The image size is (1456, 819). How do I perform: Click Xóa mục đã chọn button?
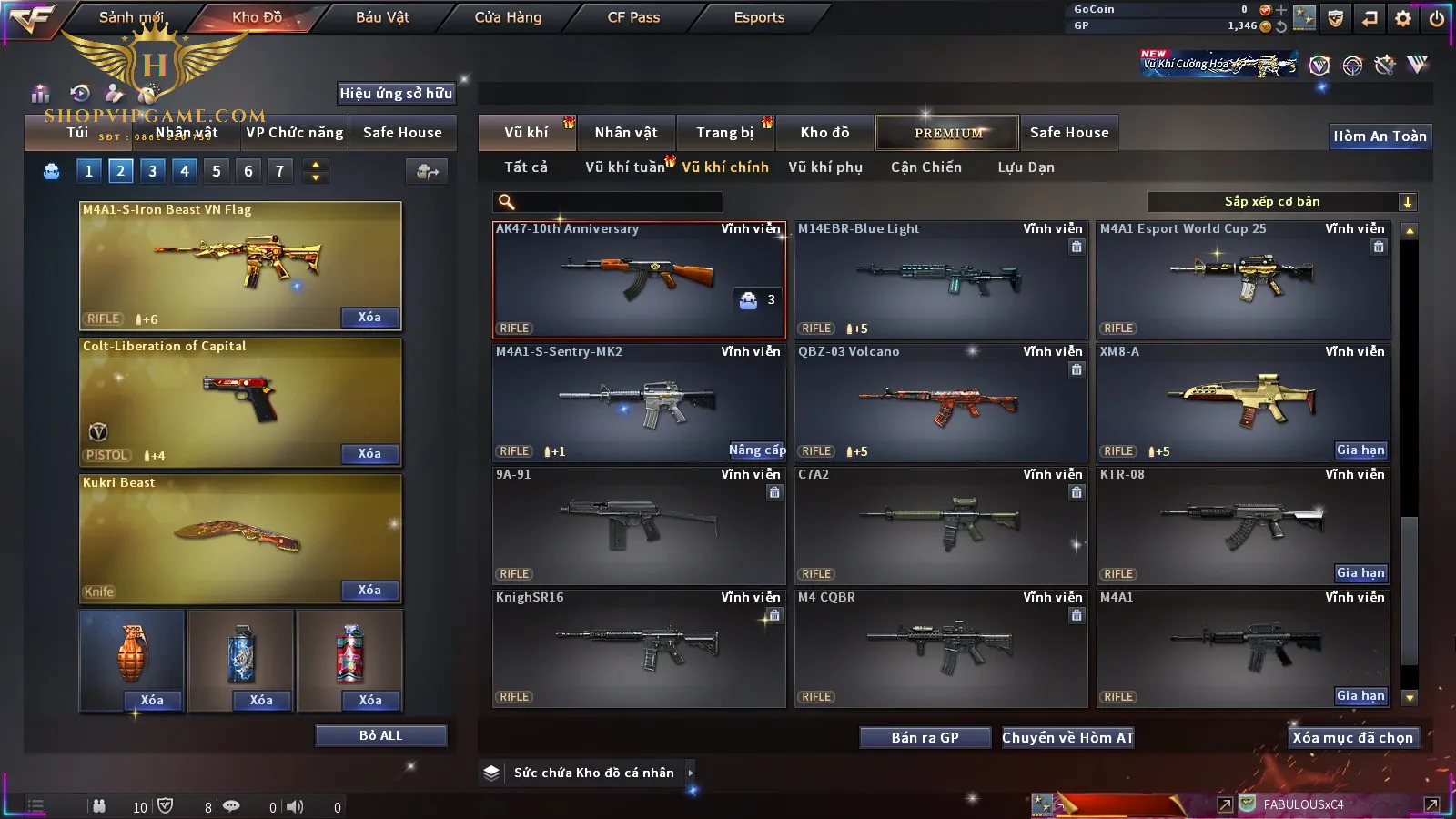click(1352, 738)
